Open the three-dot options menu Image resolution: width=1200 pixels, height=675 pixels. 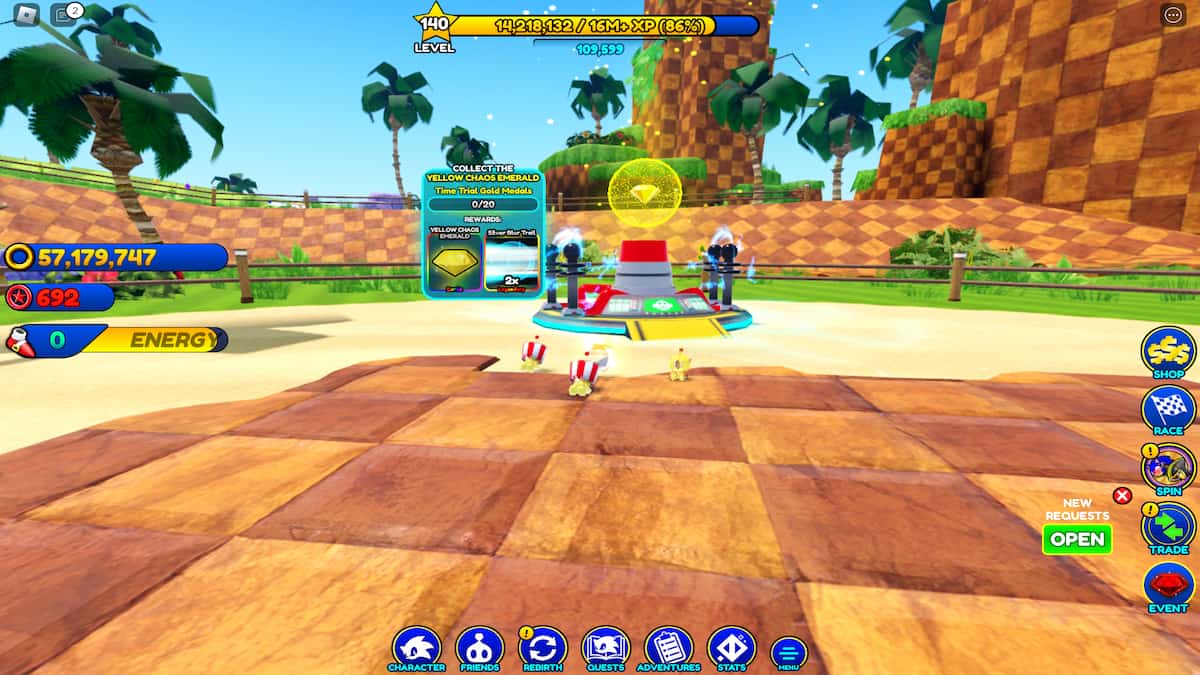(1173, 15)
